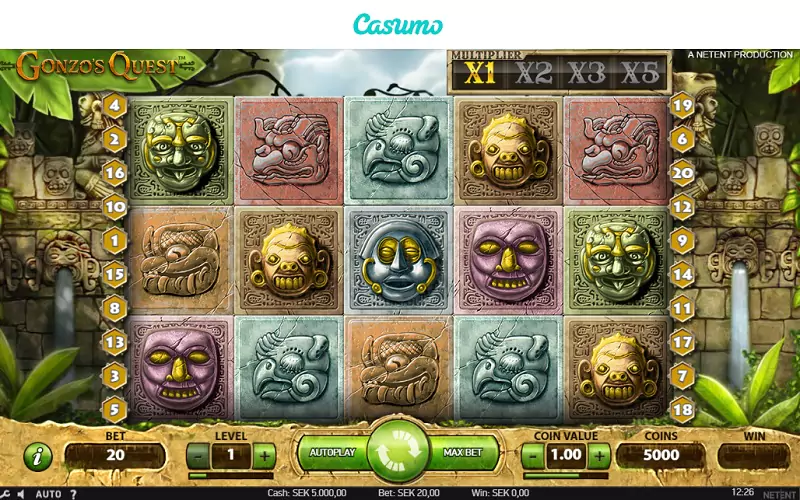The image size is (800, 500).
Task: Select payline number 19 marker
Action: point(683,105)
